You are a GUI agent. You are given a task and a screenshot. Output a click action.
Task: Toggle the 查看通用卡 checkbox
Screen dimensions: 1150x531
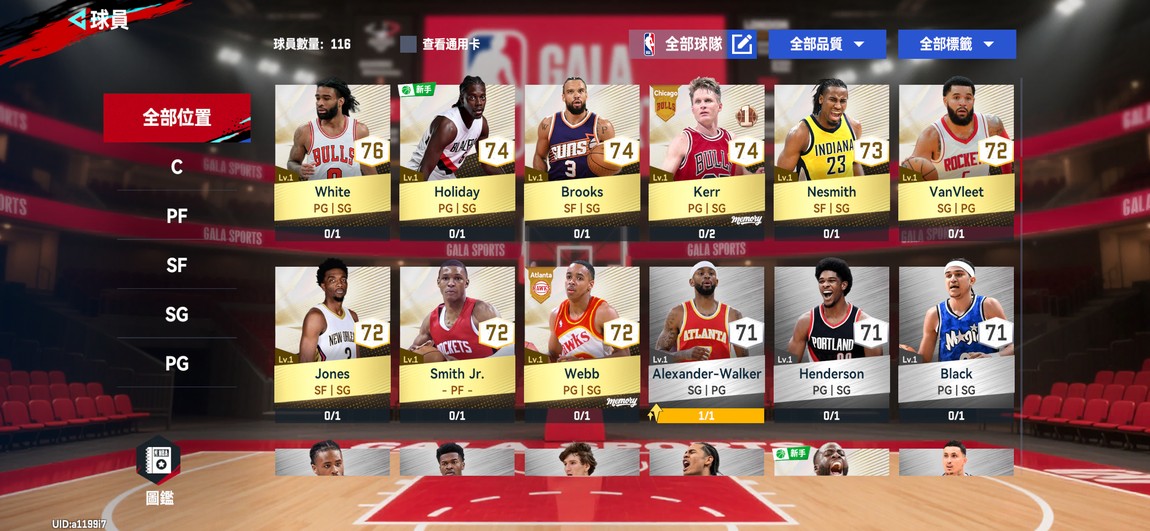pos(408,44)
